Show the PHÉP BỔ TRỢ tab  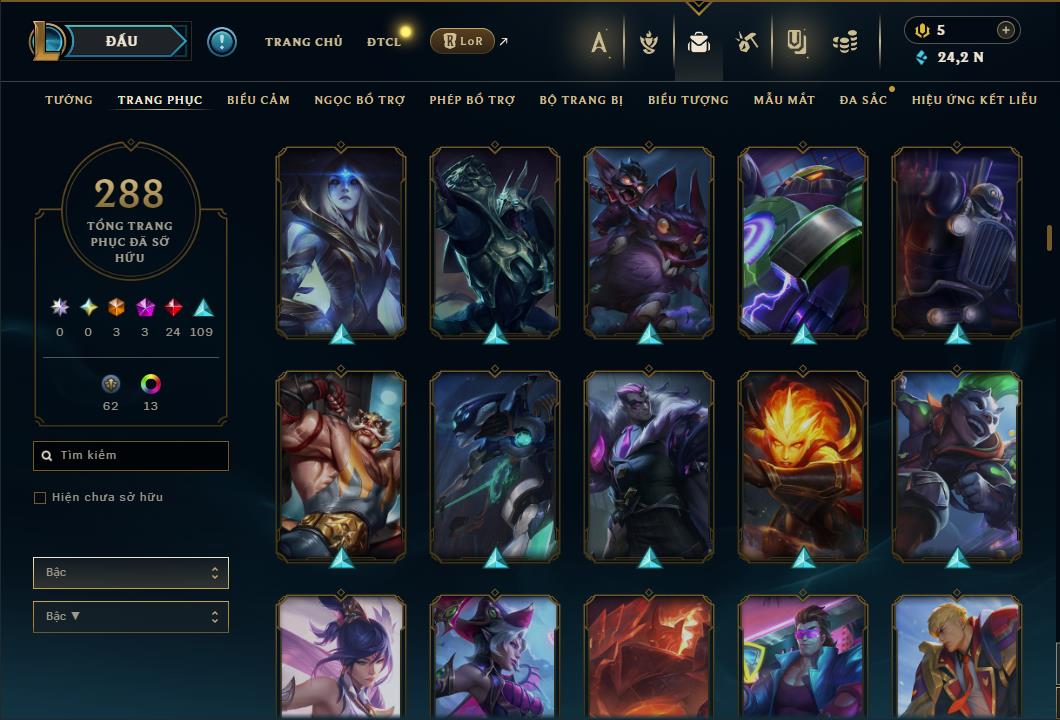(472, 100)
